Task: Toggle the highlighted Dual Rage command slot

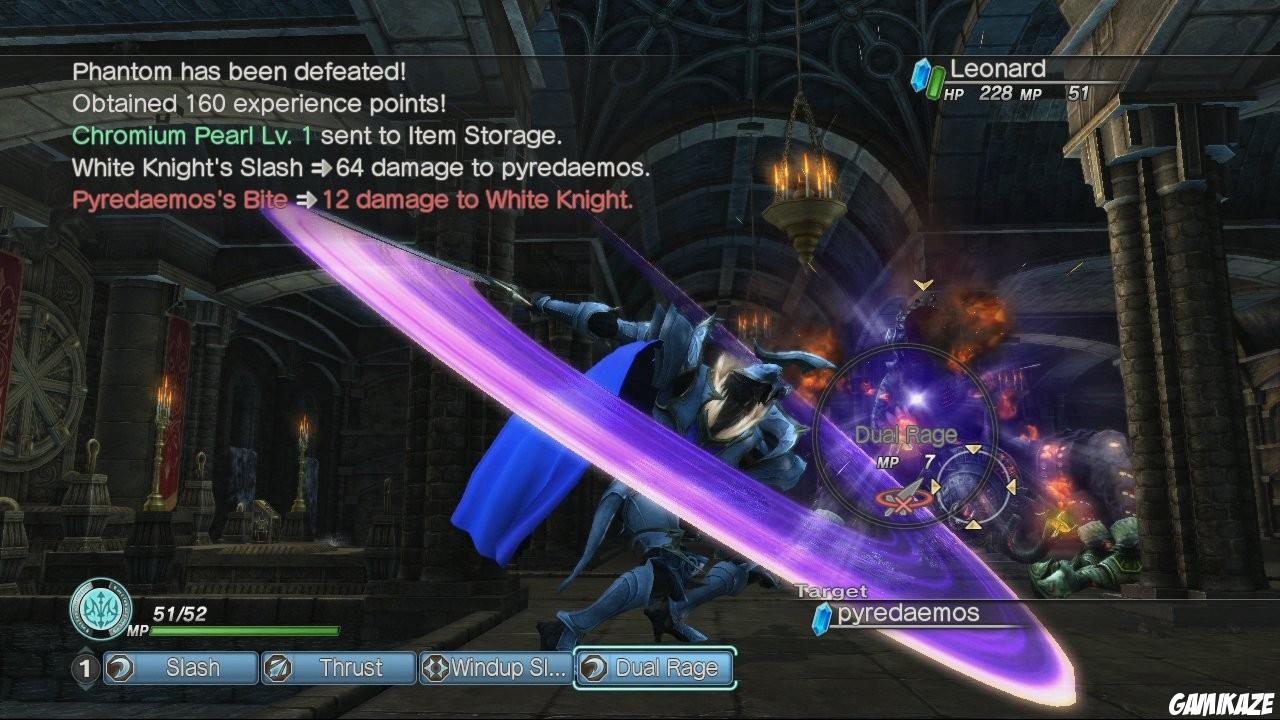Action: (x=655, y=668)
